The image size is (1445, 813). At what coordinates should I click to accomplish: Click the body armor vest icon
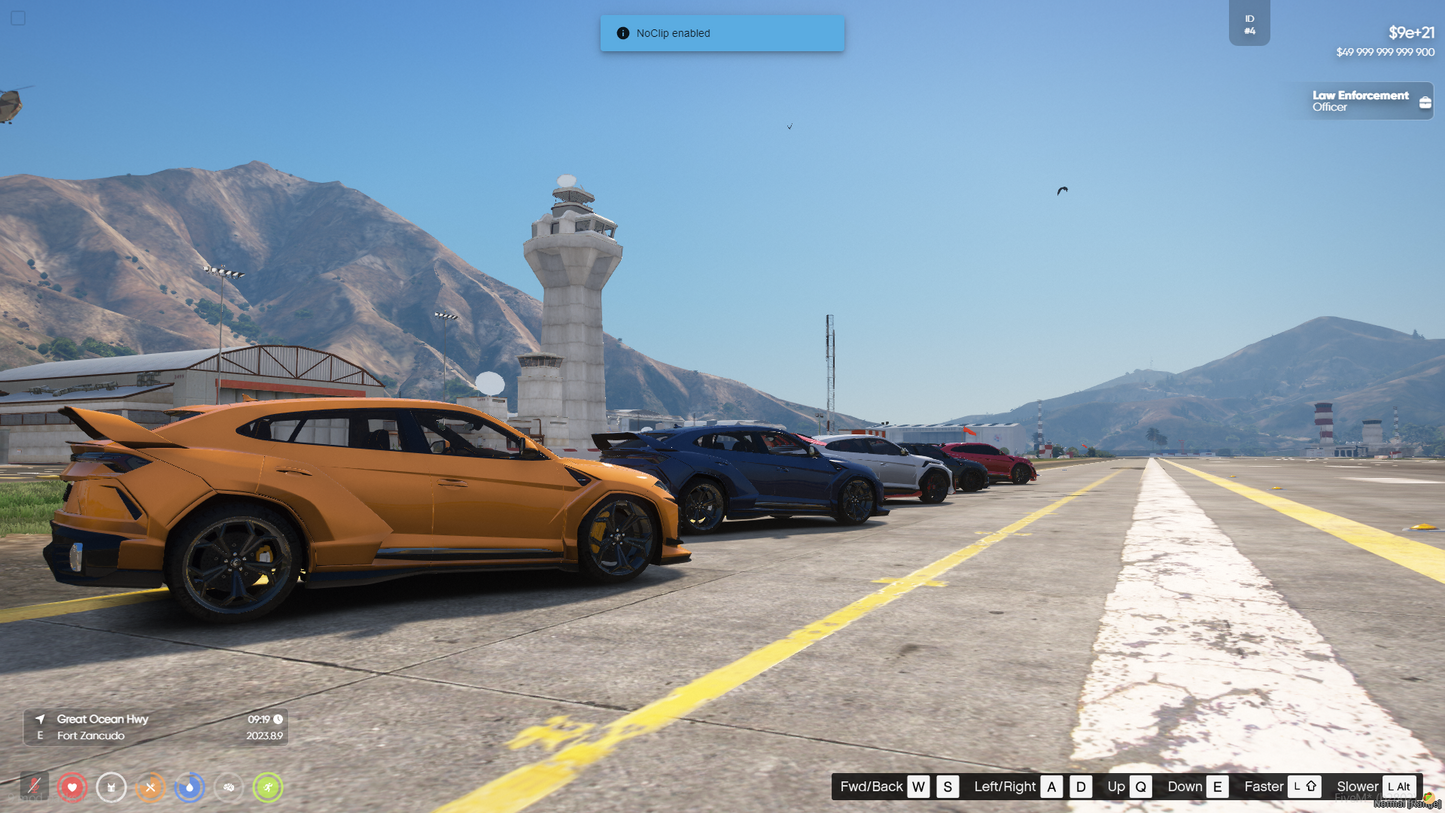pyautogui.click(x=111, y=788)
